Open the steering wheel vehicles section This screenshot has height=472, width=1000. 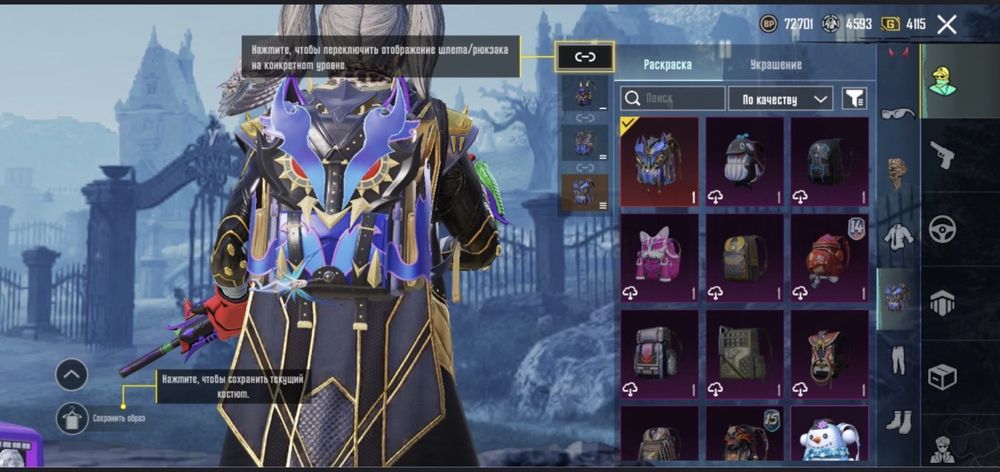click(x=942, y=228)
